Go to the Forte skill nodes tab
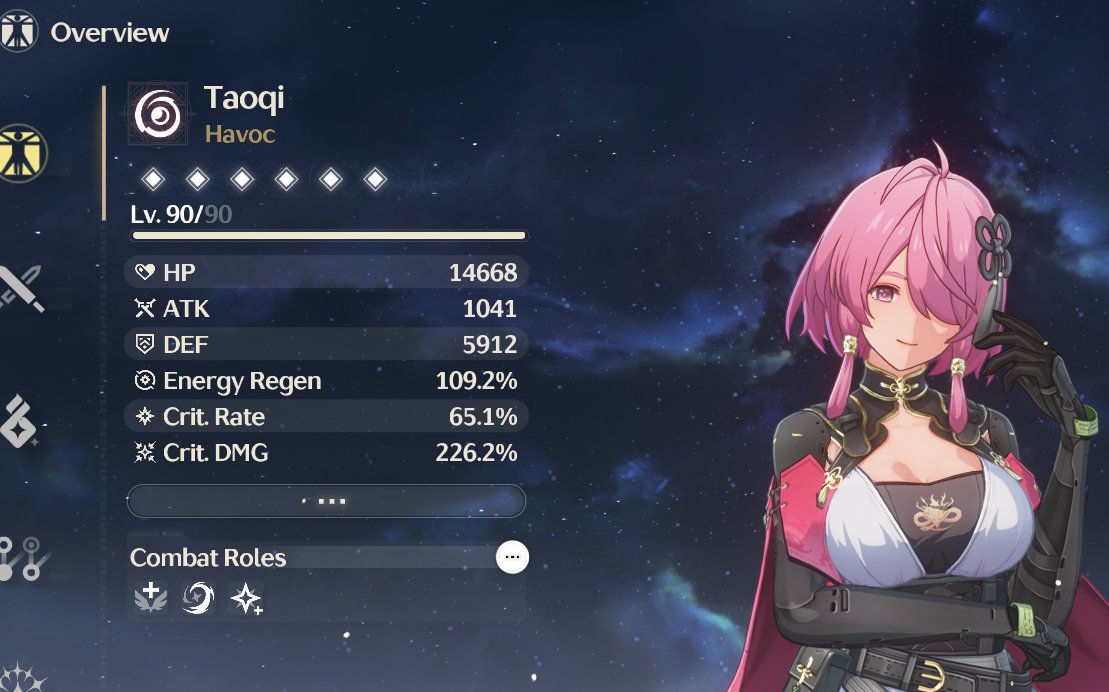This screenshot has width=1109, height=692. click(22, 558)
